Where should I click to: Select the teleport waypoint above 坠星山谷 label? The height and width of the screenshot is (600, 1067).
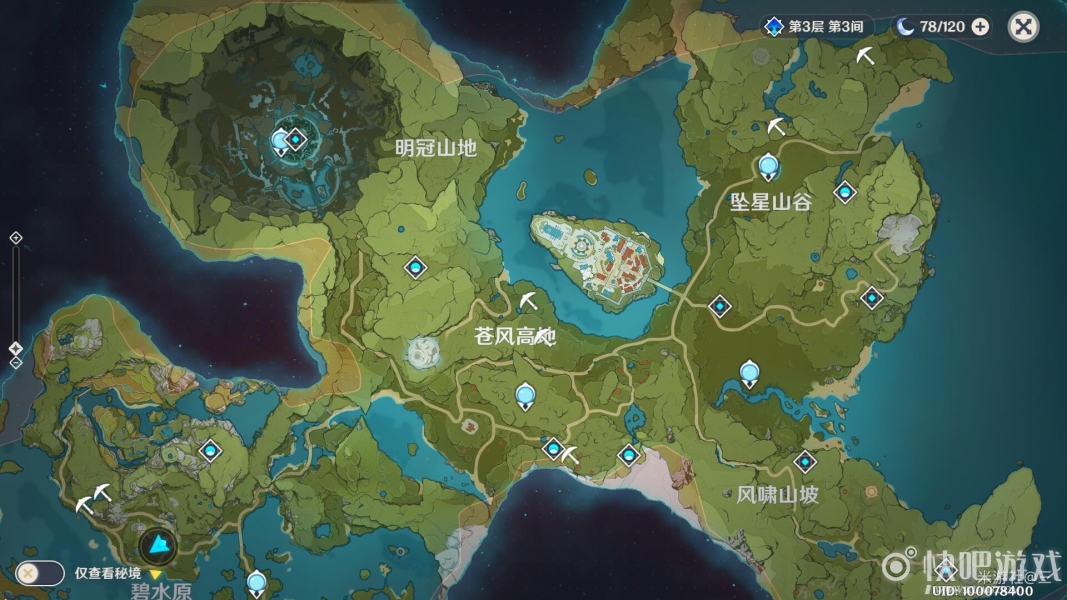[768, 165]
